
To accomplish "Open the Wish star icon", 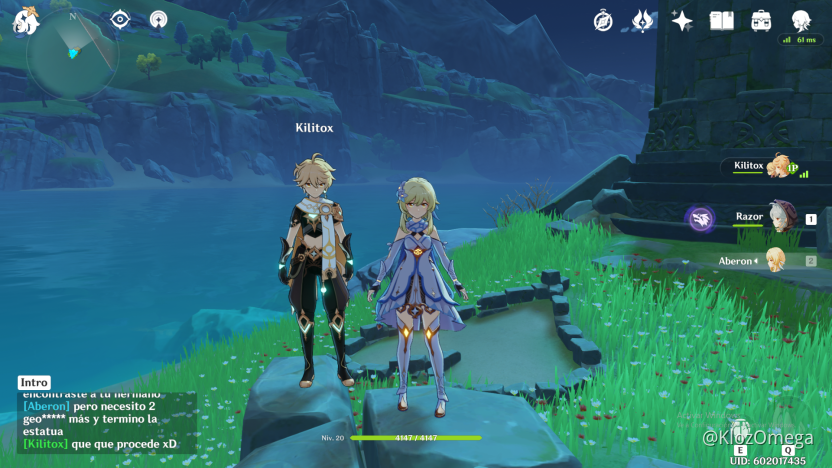I will [x=682, y=20].
